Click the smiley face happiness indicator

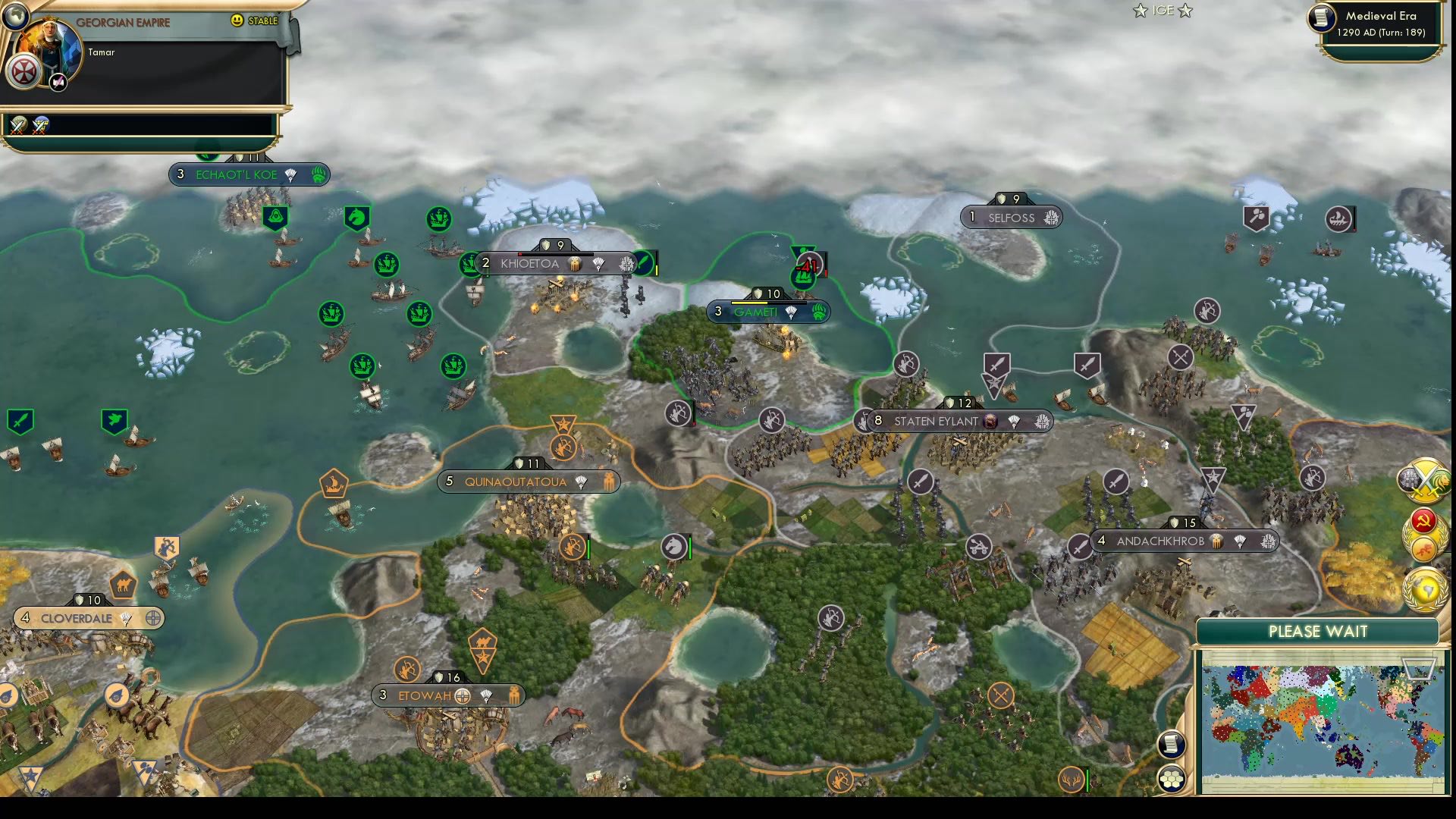point(238,20)
